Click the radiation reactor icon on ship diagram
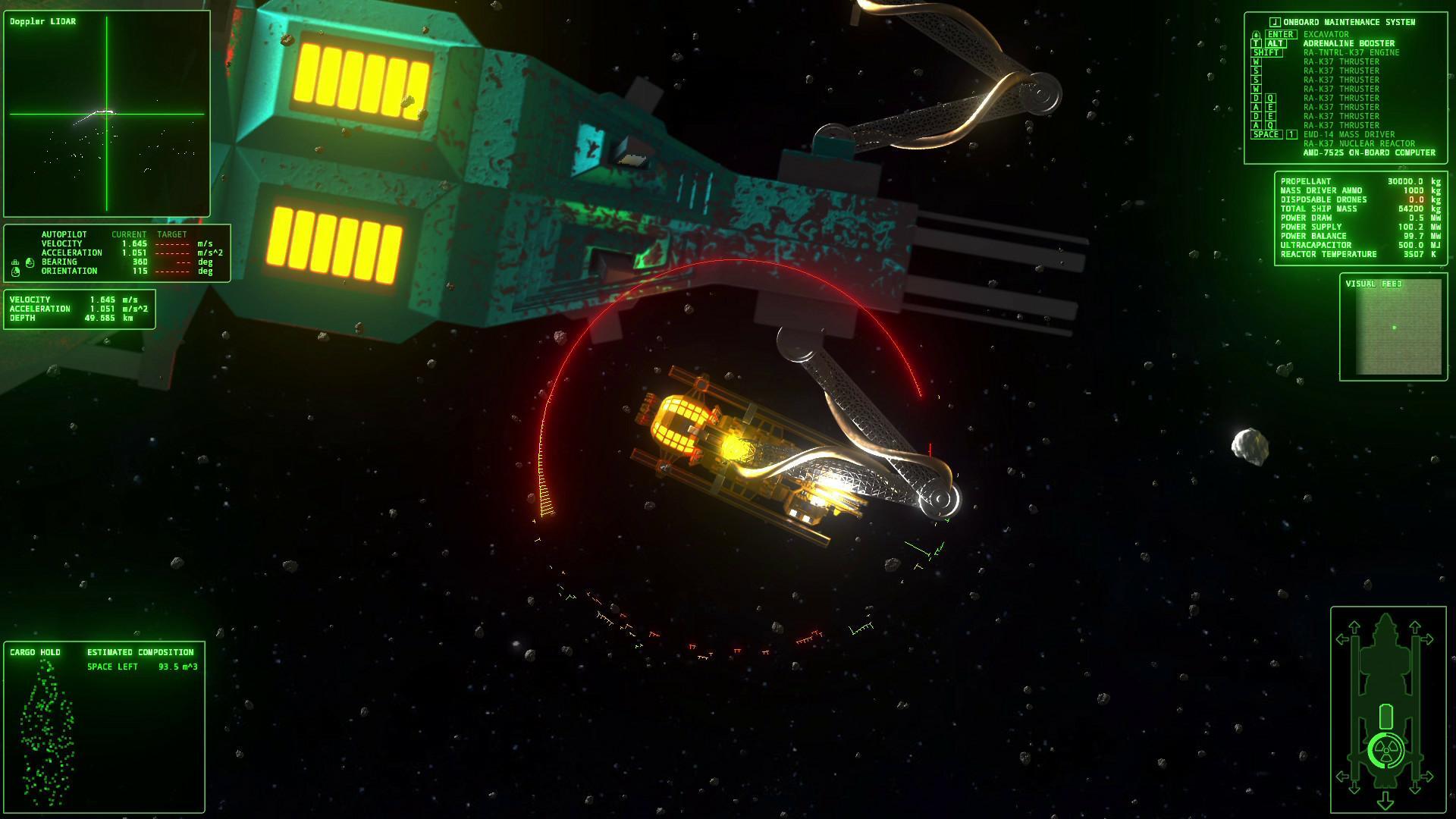 pos(1385,749)
